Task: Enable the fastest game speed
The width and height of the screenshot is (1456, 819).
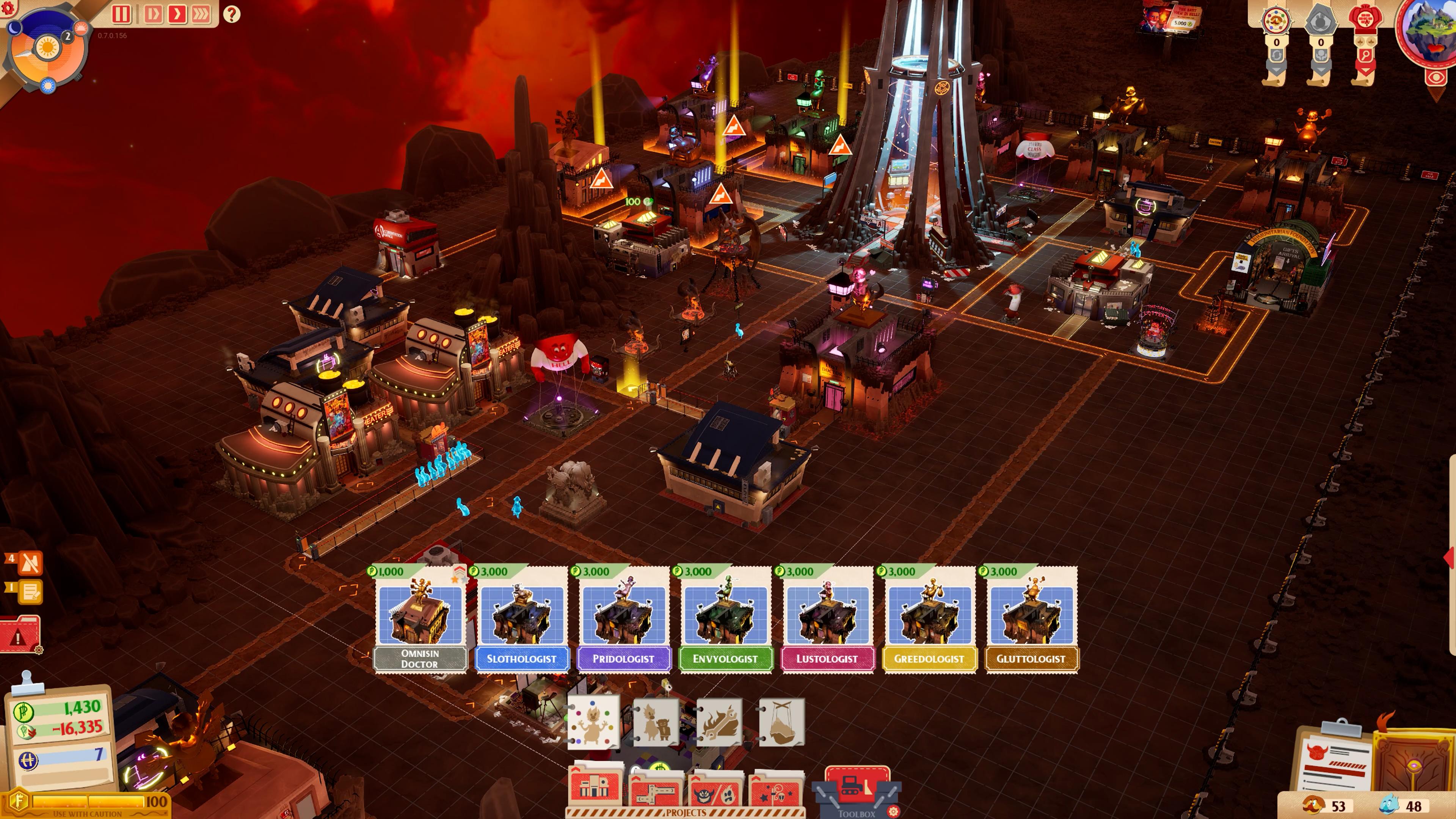Action: point(202,14)
